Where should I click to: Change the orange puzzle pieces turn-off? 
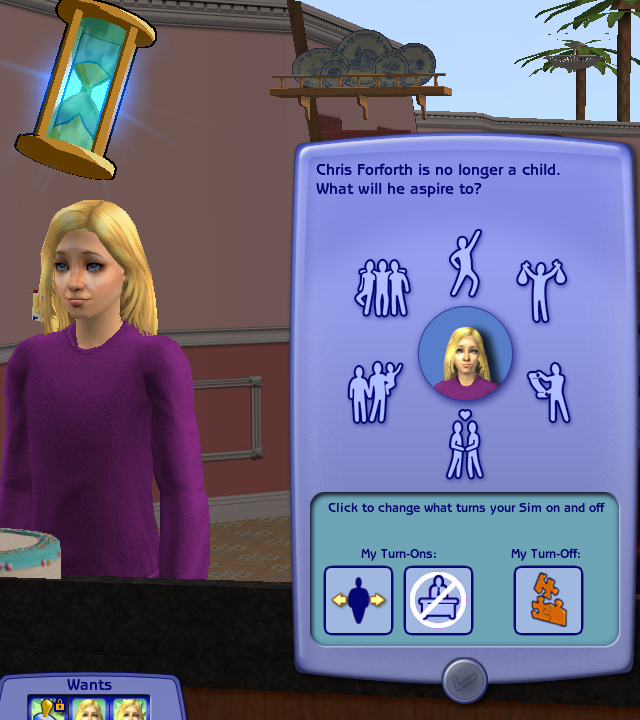548,600
